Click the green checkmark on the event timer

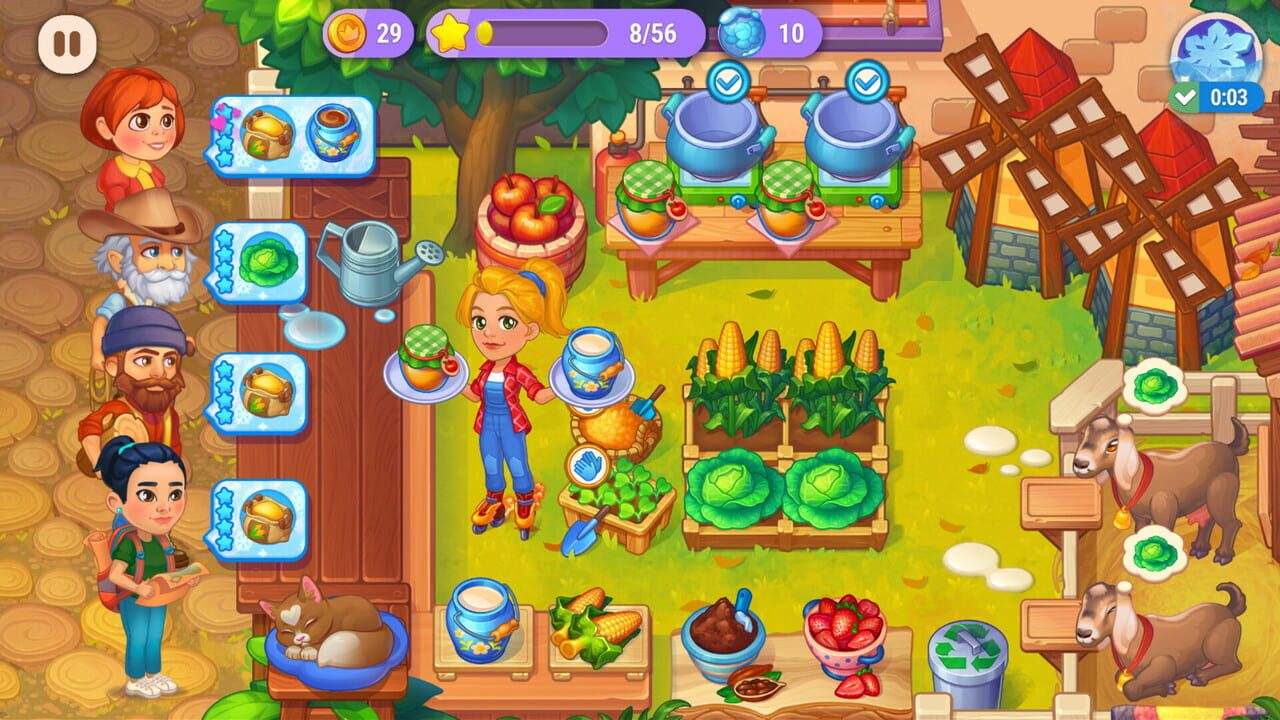click(1187, 97)
